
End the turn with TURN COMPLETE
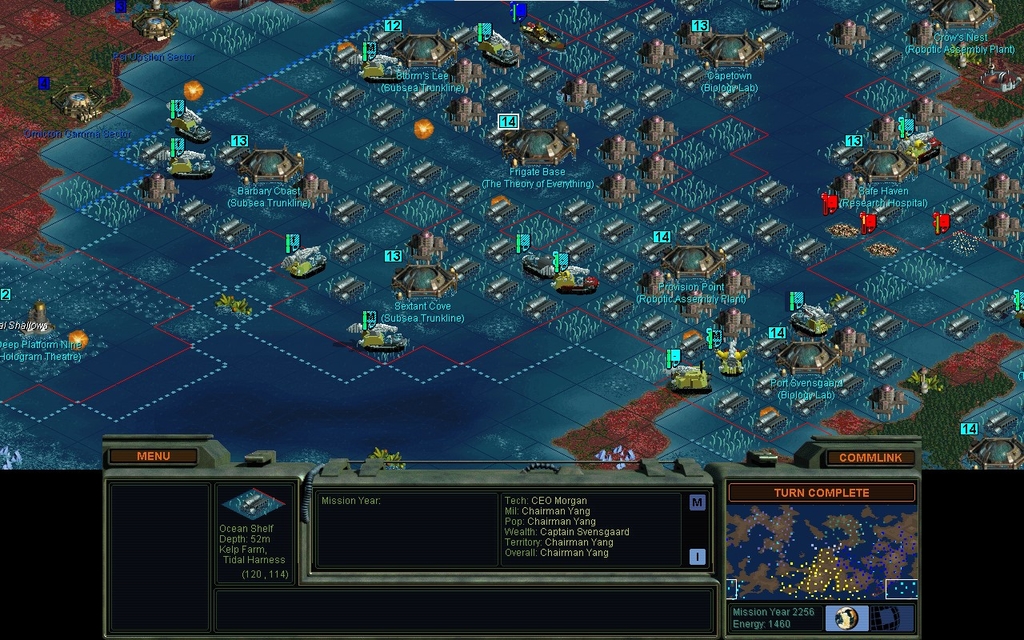pos(821,492)
